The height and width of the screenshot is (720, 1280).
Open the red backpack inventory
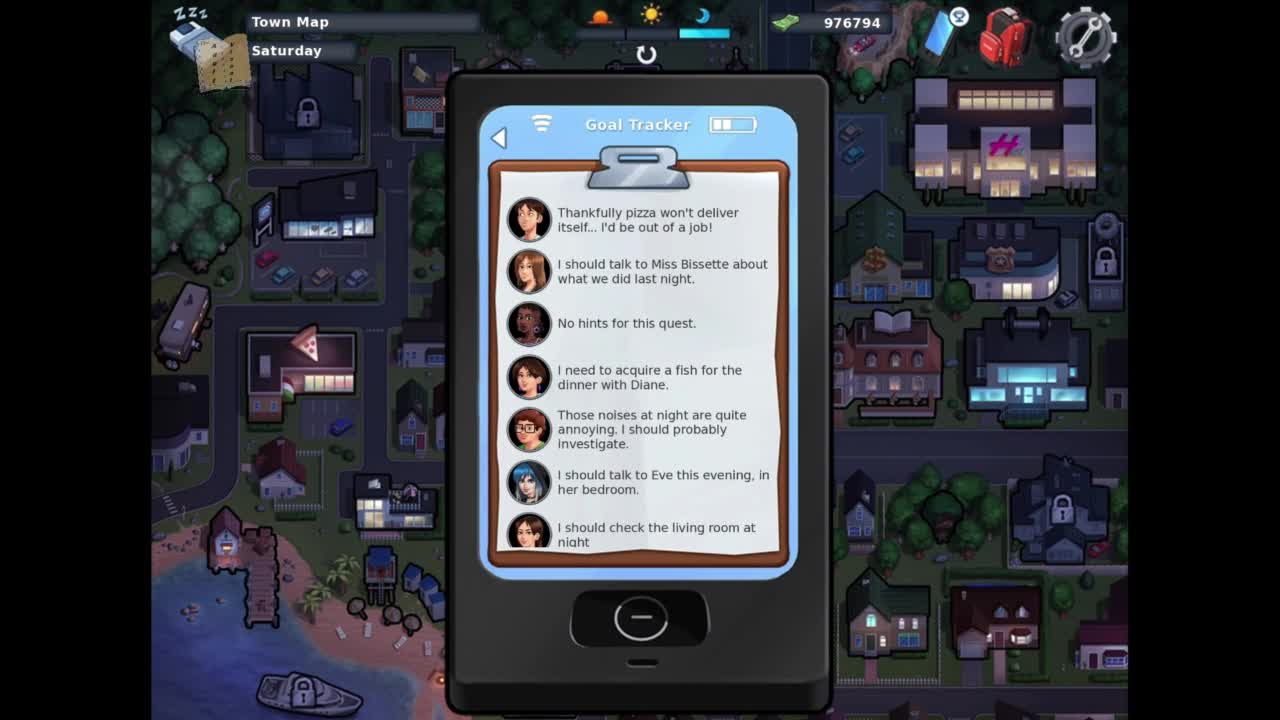click(1004, 37)
